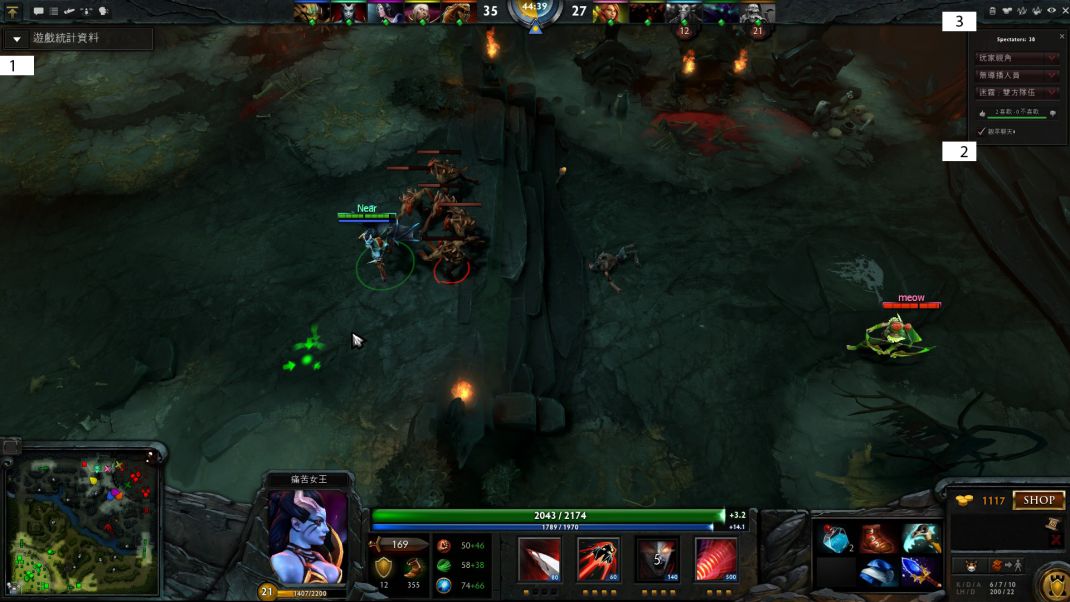Open the SHOP
The width and height of the screenshot is (1070, 602).
[x=1038, y=500]
